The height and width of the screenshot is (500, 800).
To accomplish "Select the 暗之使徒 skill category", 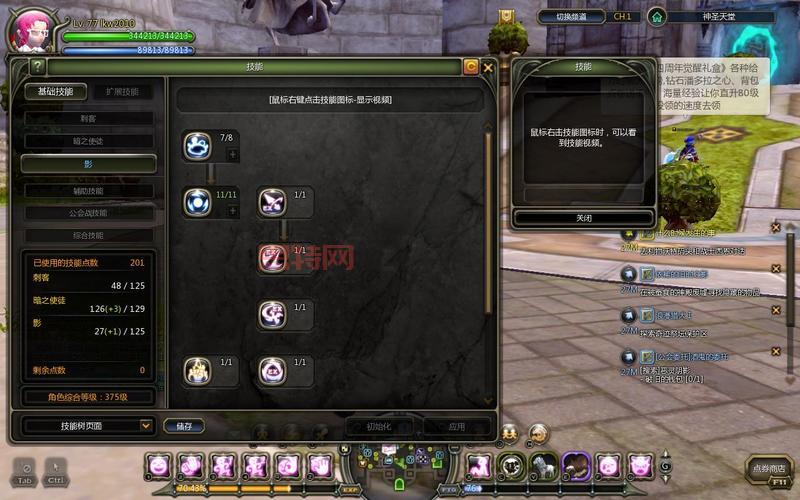I will pyautogui.click(x=90, y=141).
